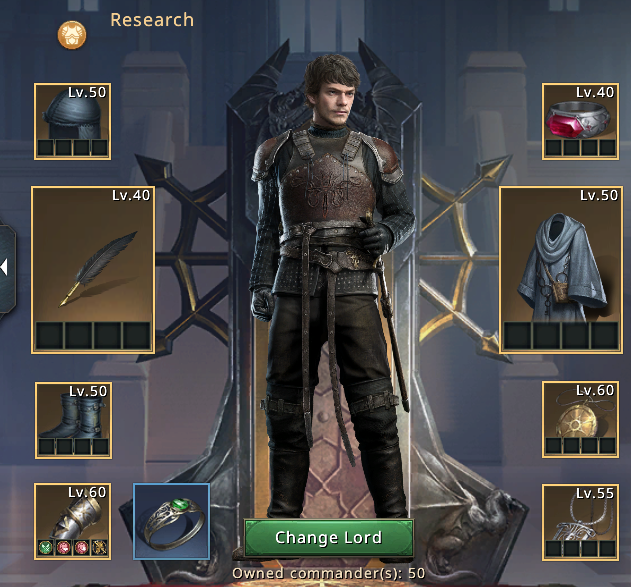This screenshot has height=587, width=631.
Task: Open the Lv.60 golden medallion slot
Action: coord(580,420)
